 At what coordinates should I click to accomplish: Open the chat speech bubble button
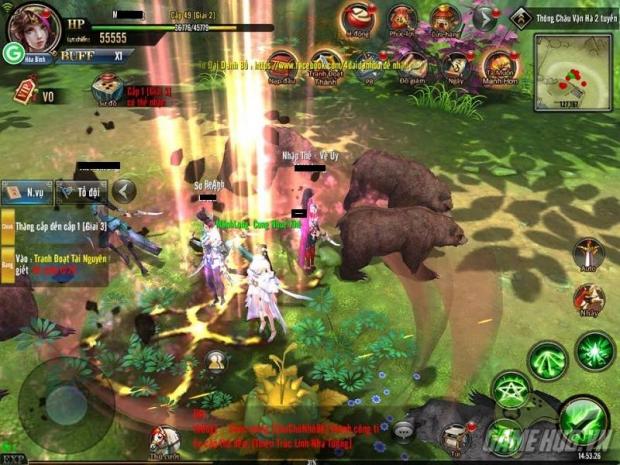click(403, 430)
